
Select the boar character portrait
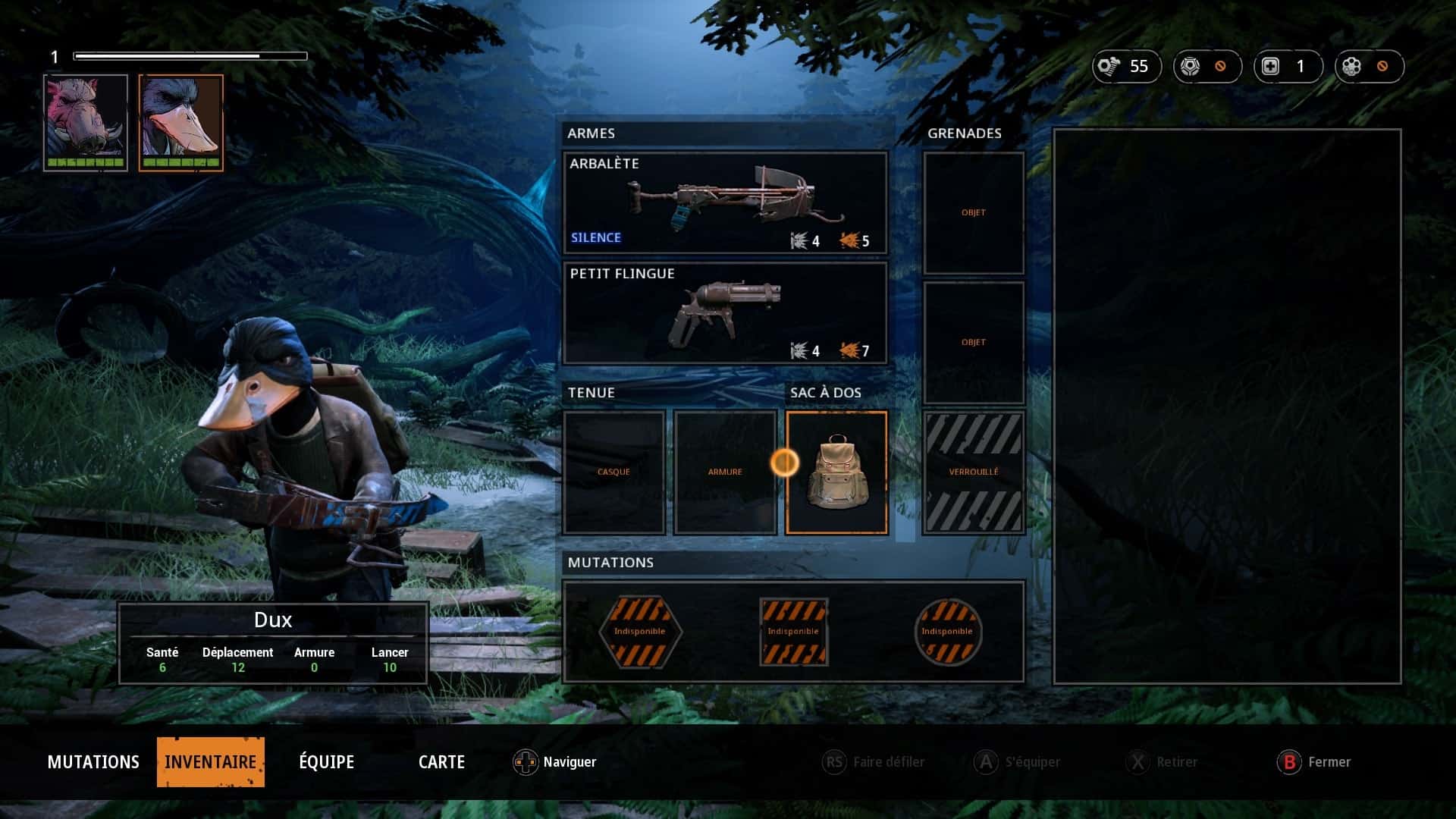[86, 122]
